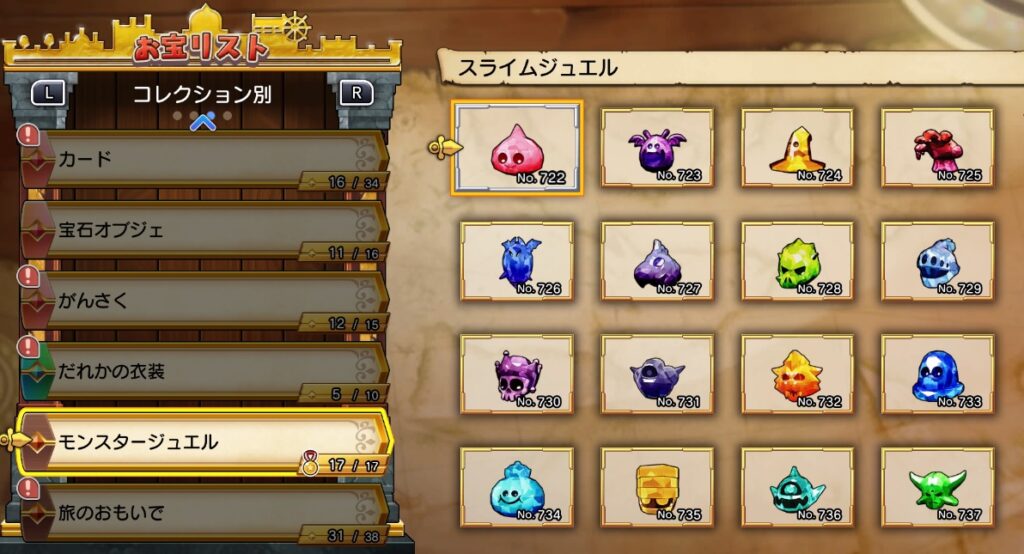1024x554 pixels.
Task: Select the green horned jewel No. 737
Action: pyautogui.click(x=937, y=487)
